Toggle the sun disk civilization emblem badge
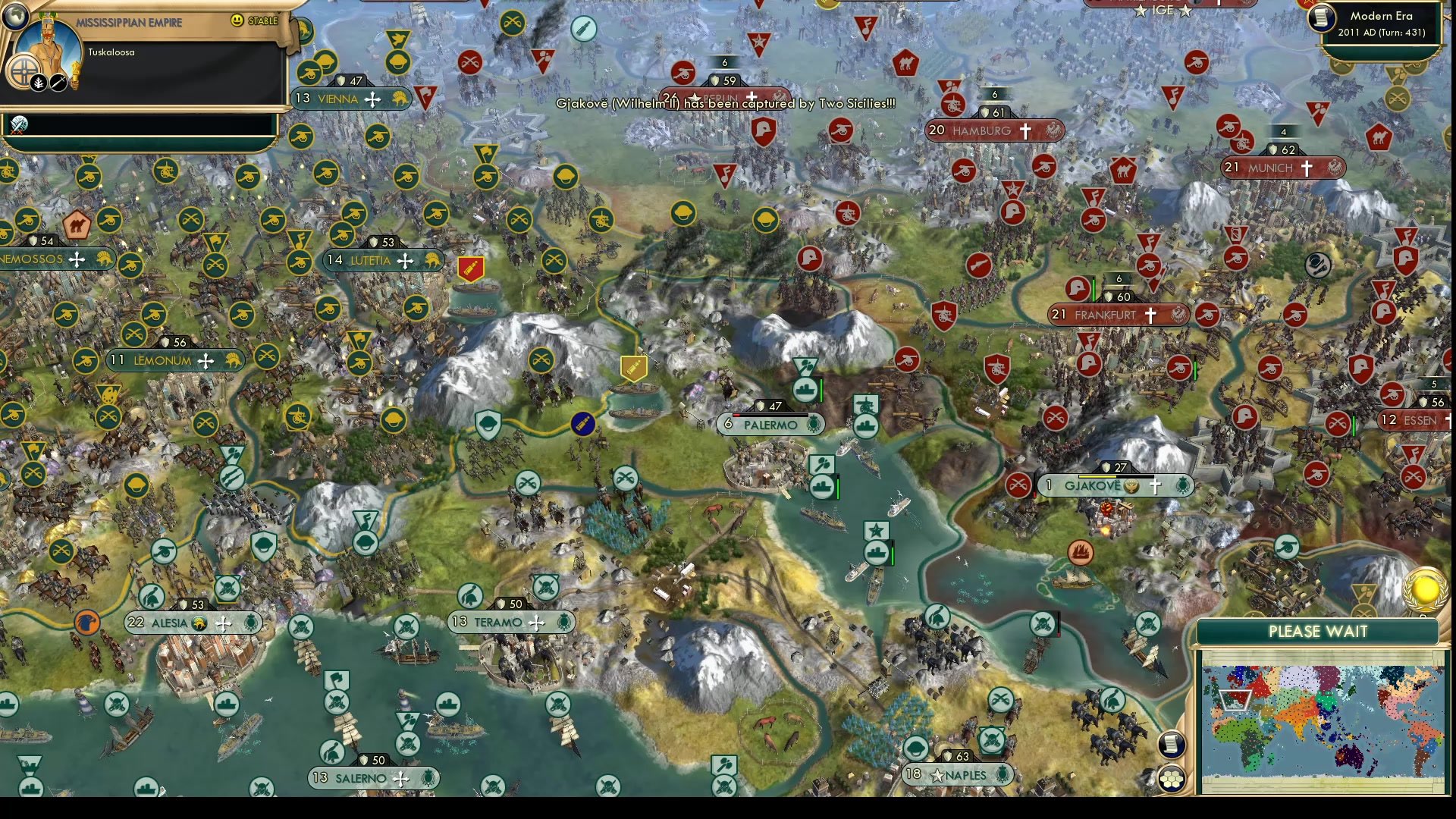The image size is (1456, 819). pos(24,73)
